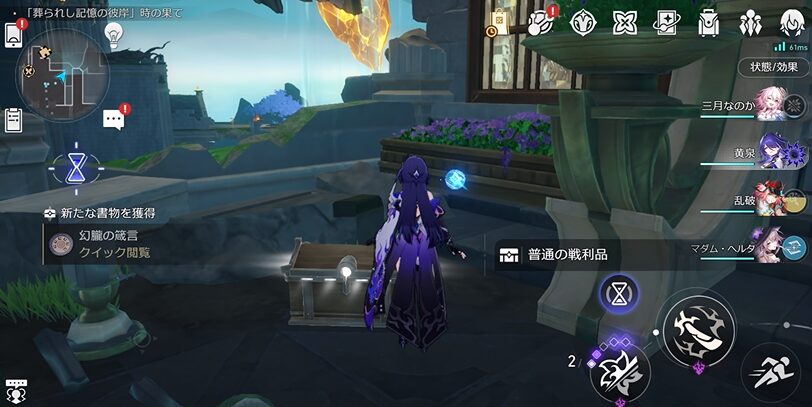Switch to character 乱破
This screenshot has width=812, height=407.
(x=776, y=200)
